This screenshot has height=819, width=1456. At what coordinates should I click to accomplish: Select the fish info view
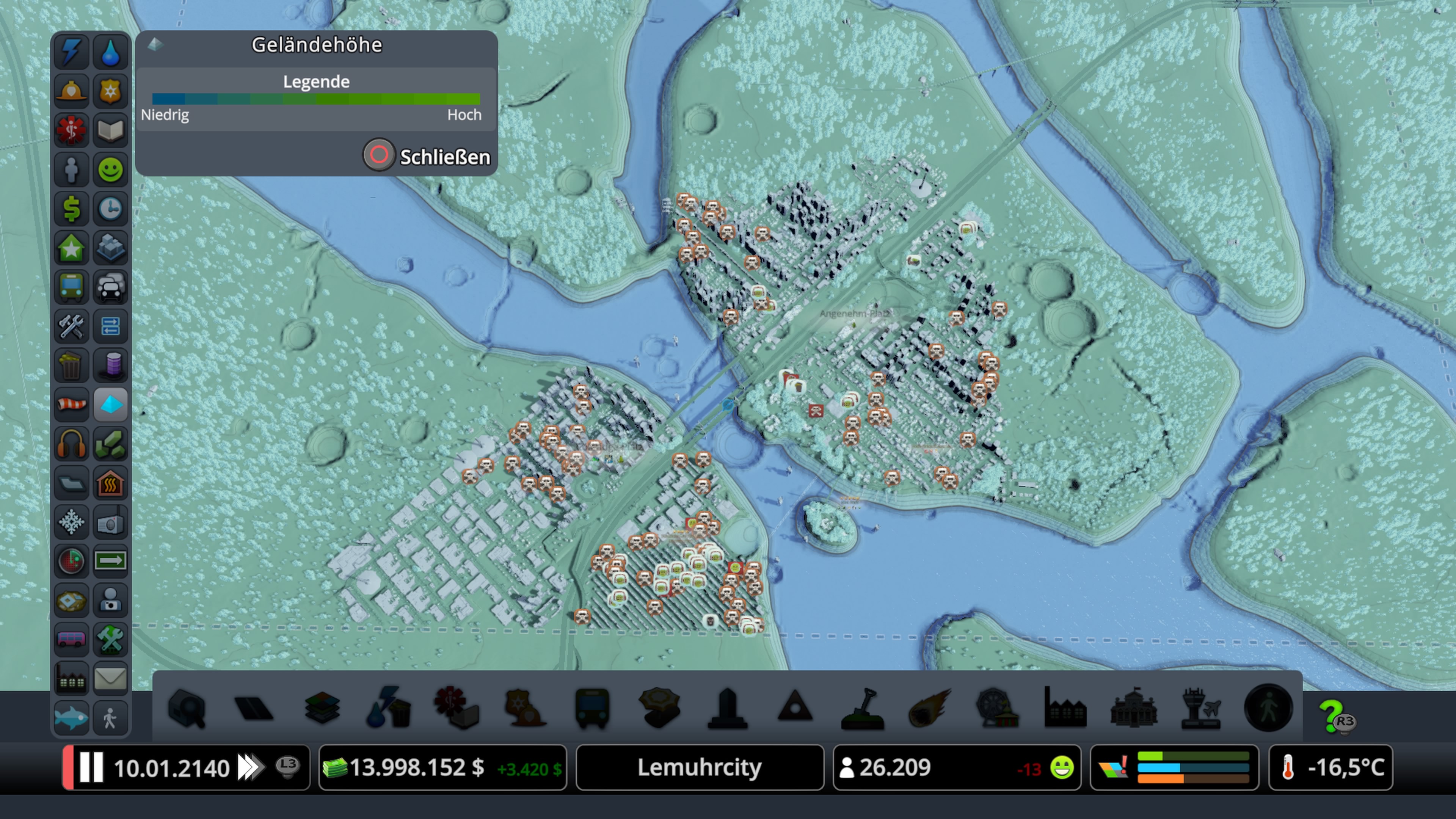click(71, 718)
